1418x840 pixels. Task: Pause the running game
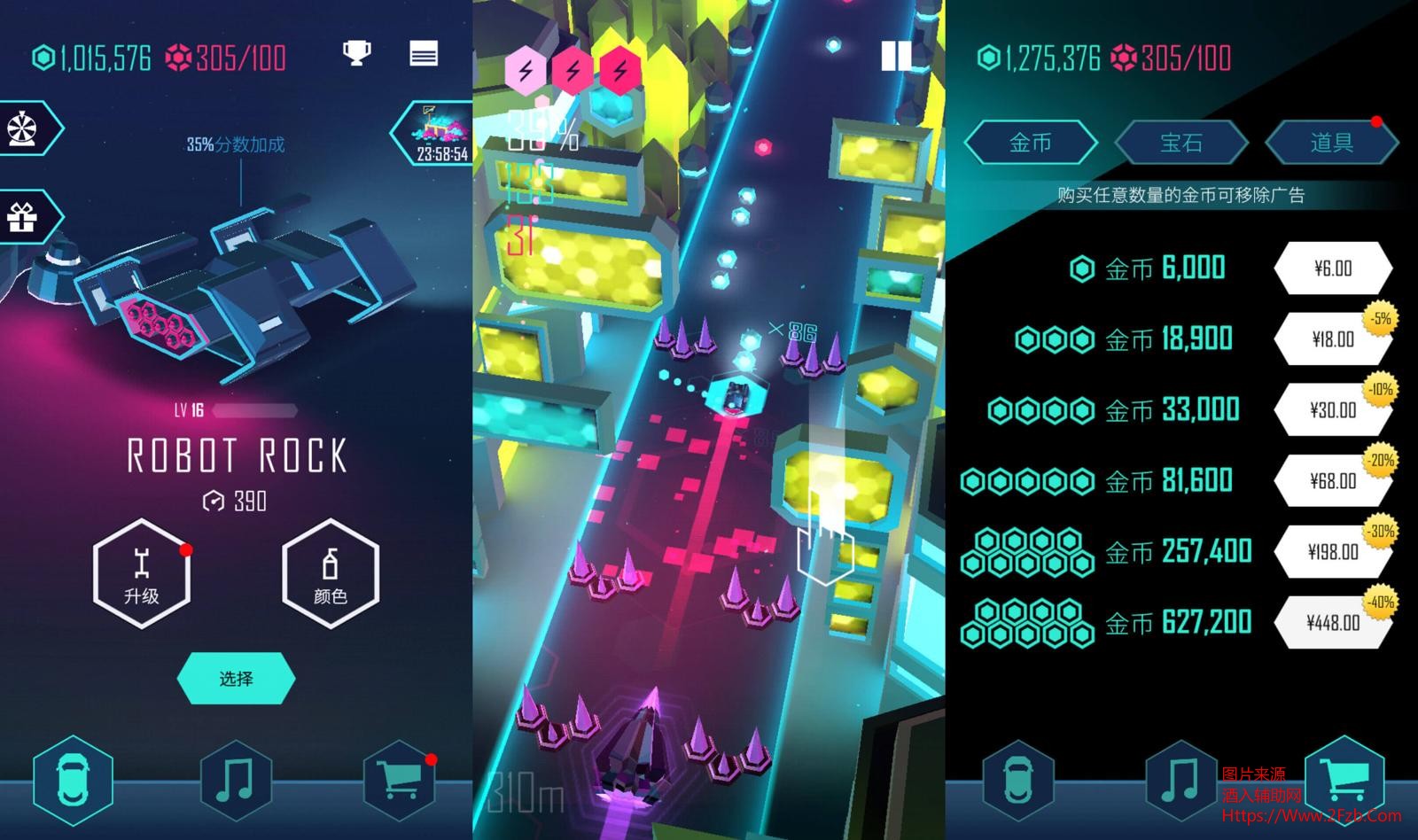click(x=896, y=57)
